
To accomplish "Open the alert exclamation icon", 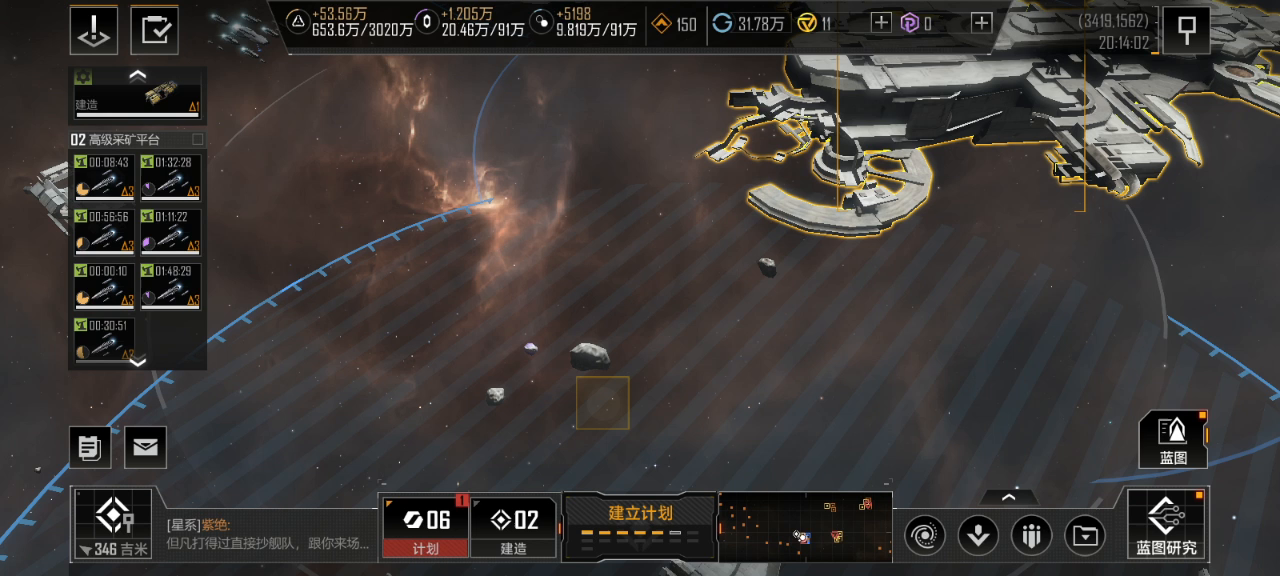I will [94, 30].
